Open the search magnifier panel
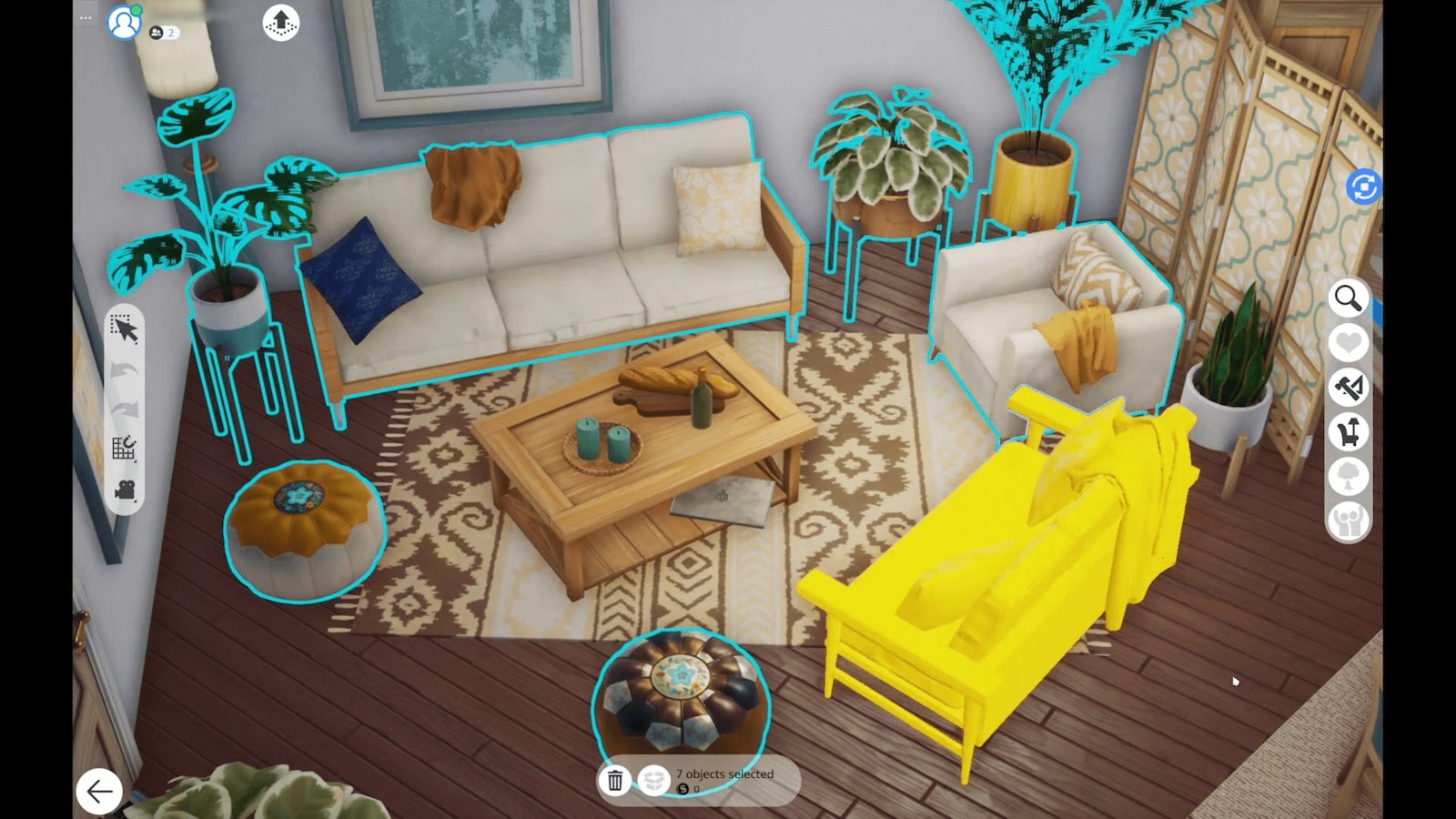 pos(1349,299)
